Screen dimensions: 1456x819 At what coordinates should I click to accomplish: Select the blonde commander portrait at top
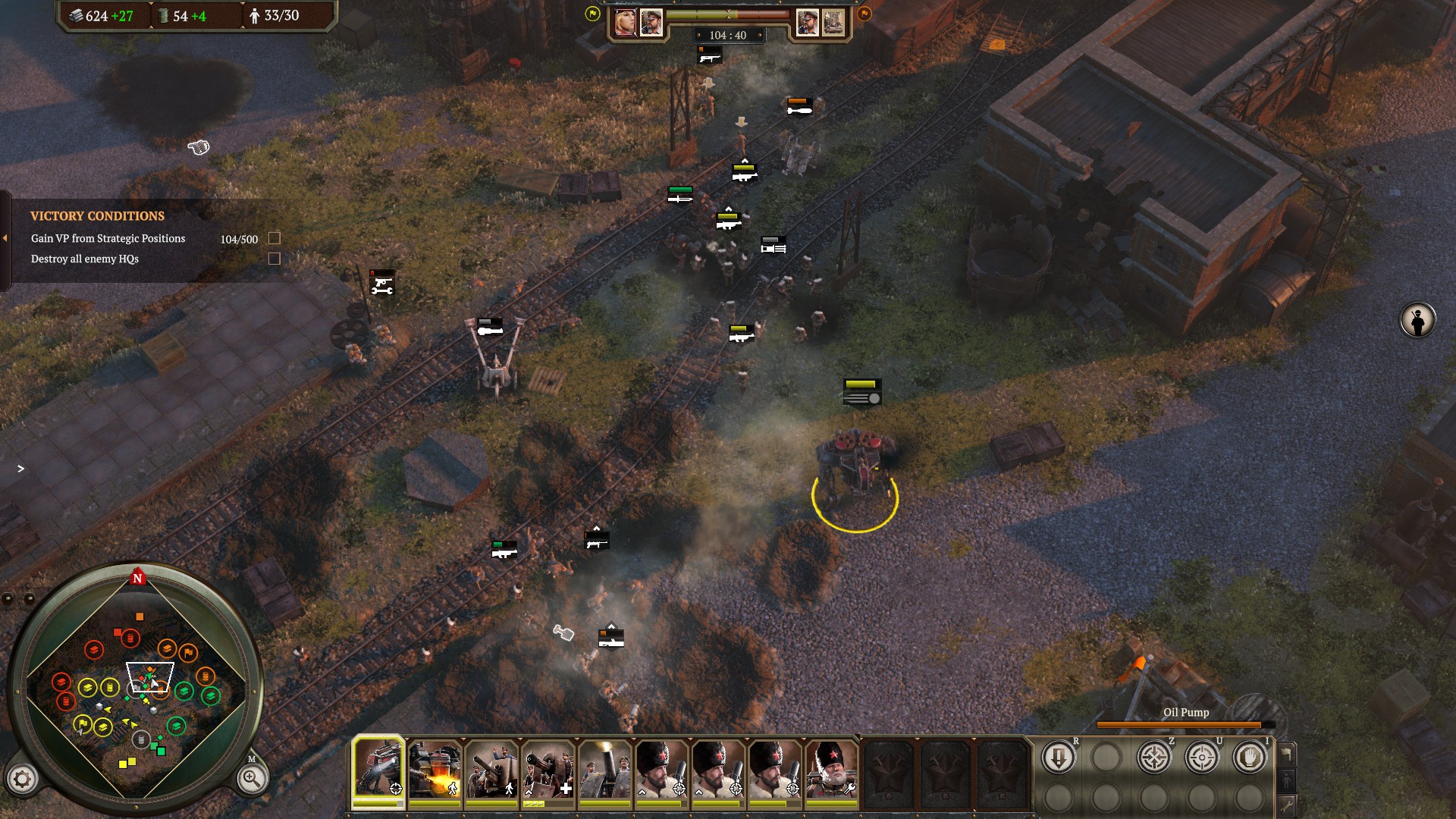coord(625,23)
